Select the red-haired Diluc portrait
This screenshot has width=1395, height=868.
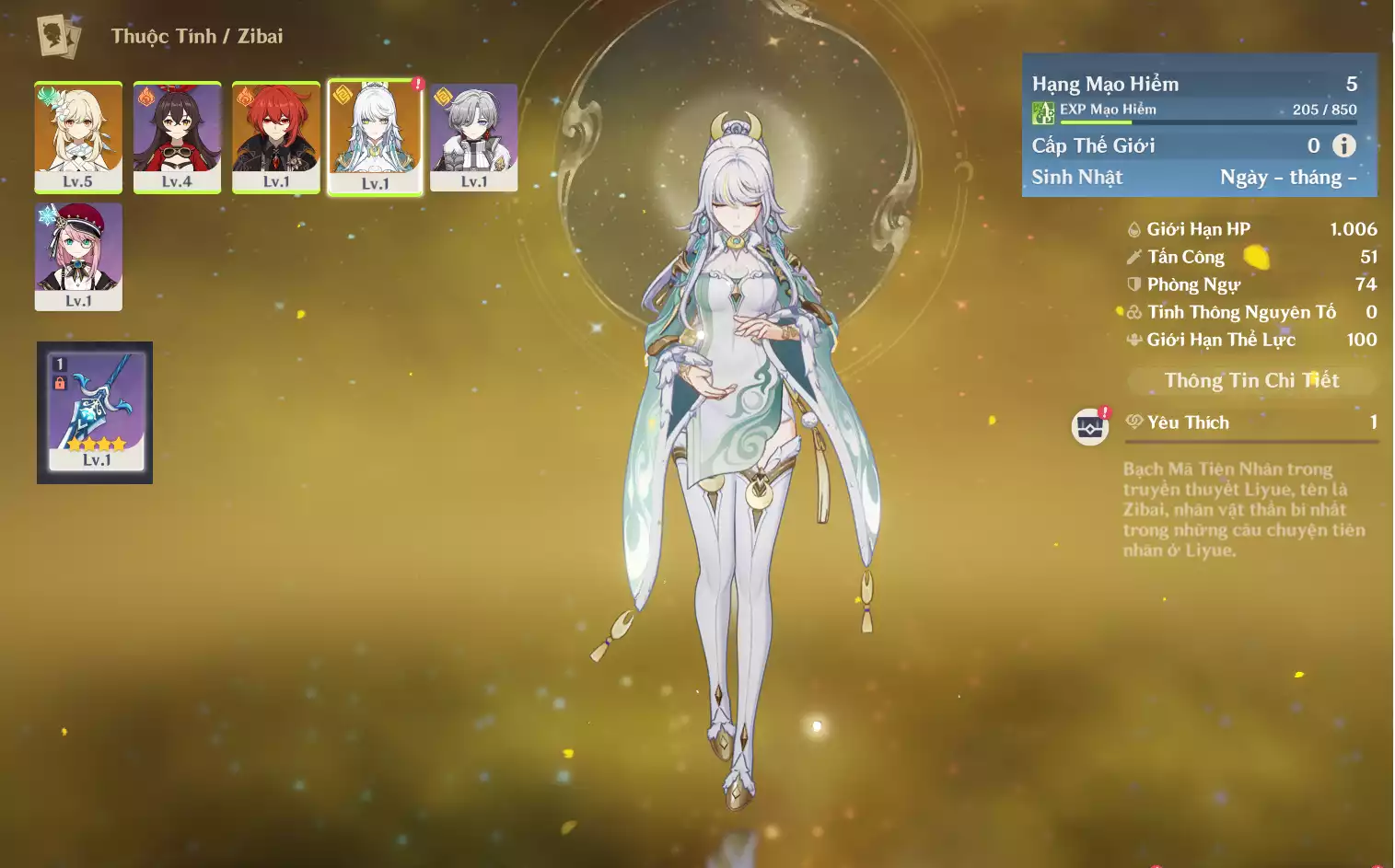click(x=276, y=136)
